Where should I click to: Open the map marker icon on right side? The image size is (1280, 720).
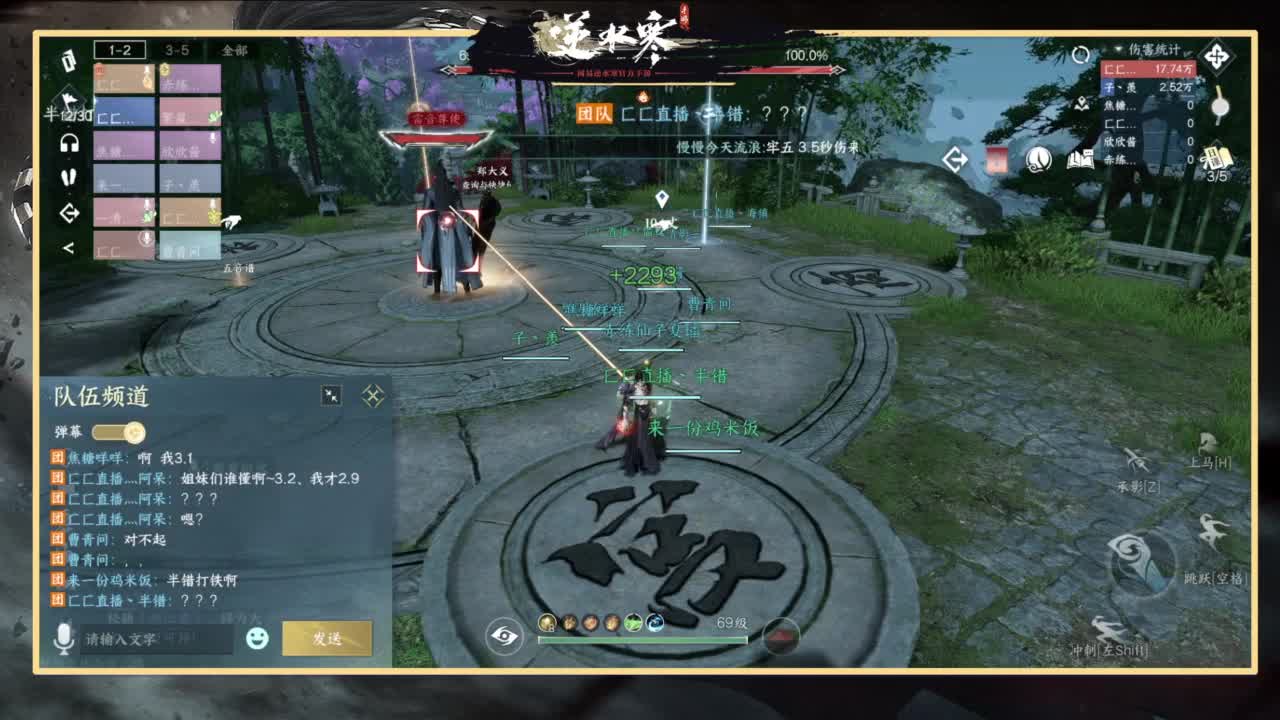point(1082,104)
